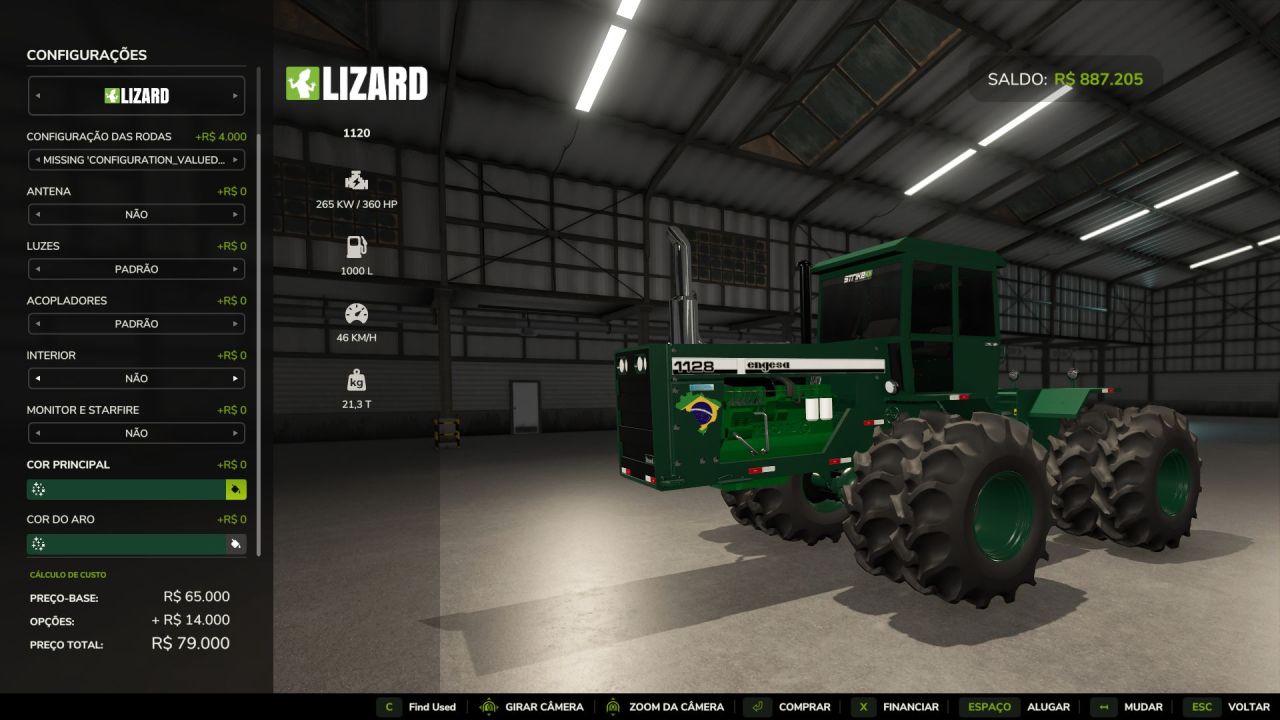Advance Acopladores with right arrow
The width and height of the screenshot is (1280, 720).
pyautogui.click(x=238, y=323)
